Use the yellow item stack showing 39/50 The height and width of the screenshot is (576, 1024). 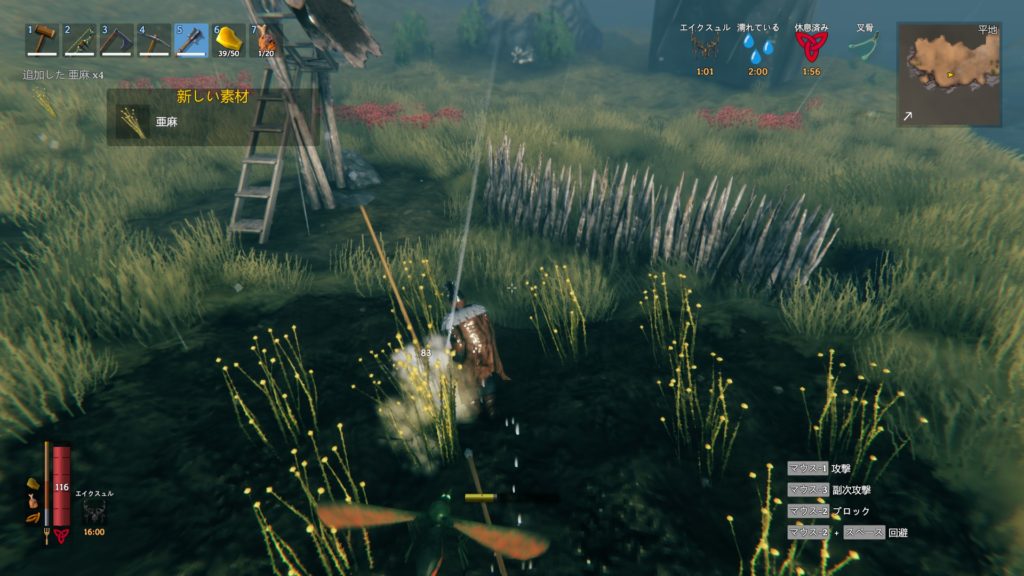point(228,41)
